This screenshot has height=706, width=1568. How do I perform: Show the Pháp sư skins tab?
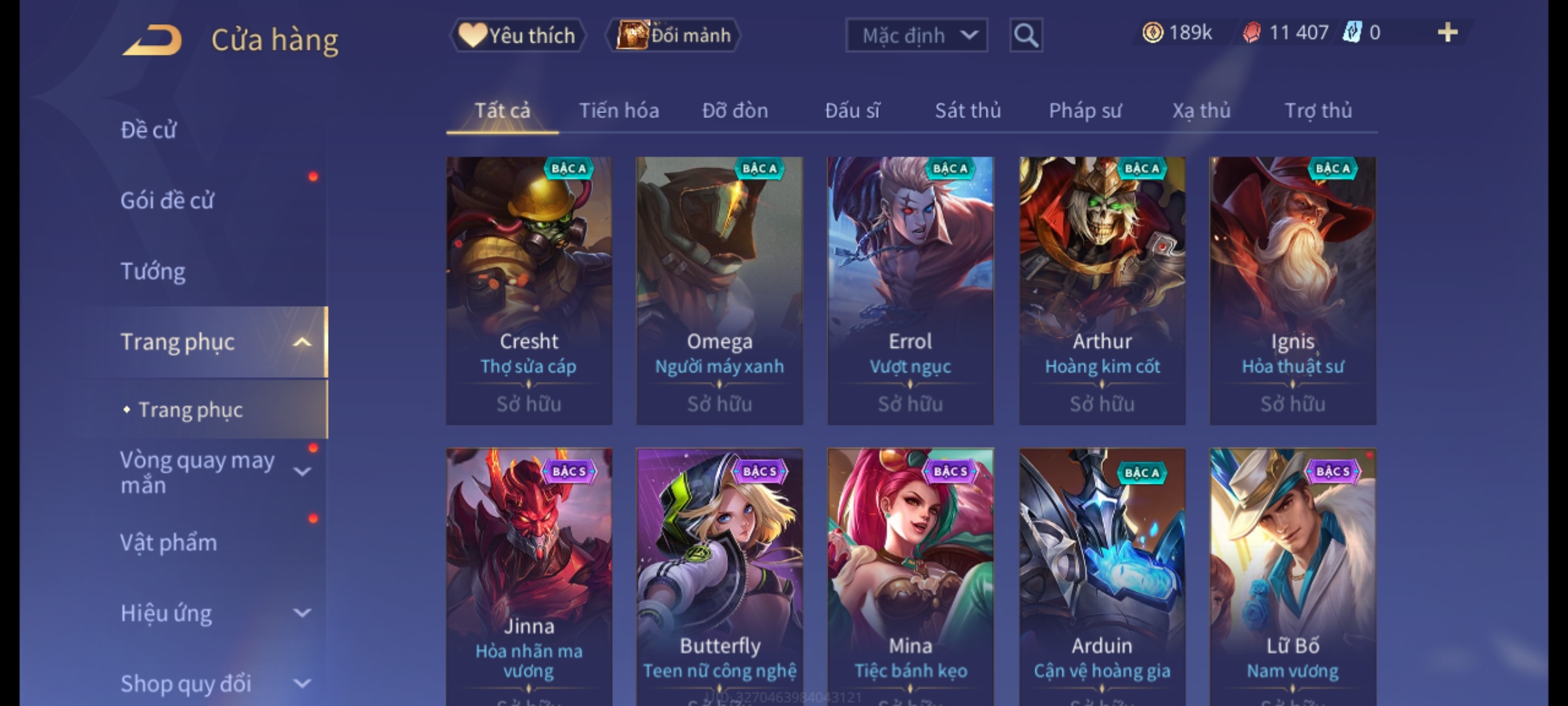pyautogui.click(x=1085, y=110)
